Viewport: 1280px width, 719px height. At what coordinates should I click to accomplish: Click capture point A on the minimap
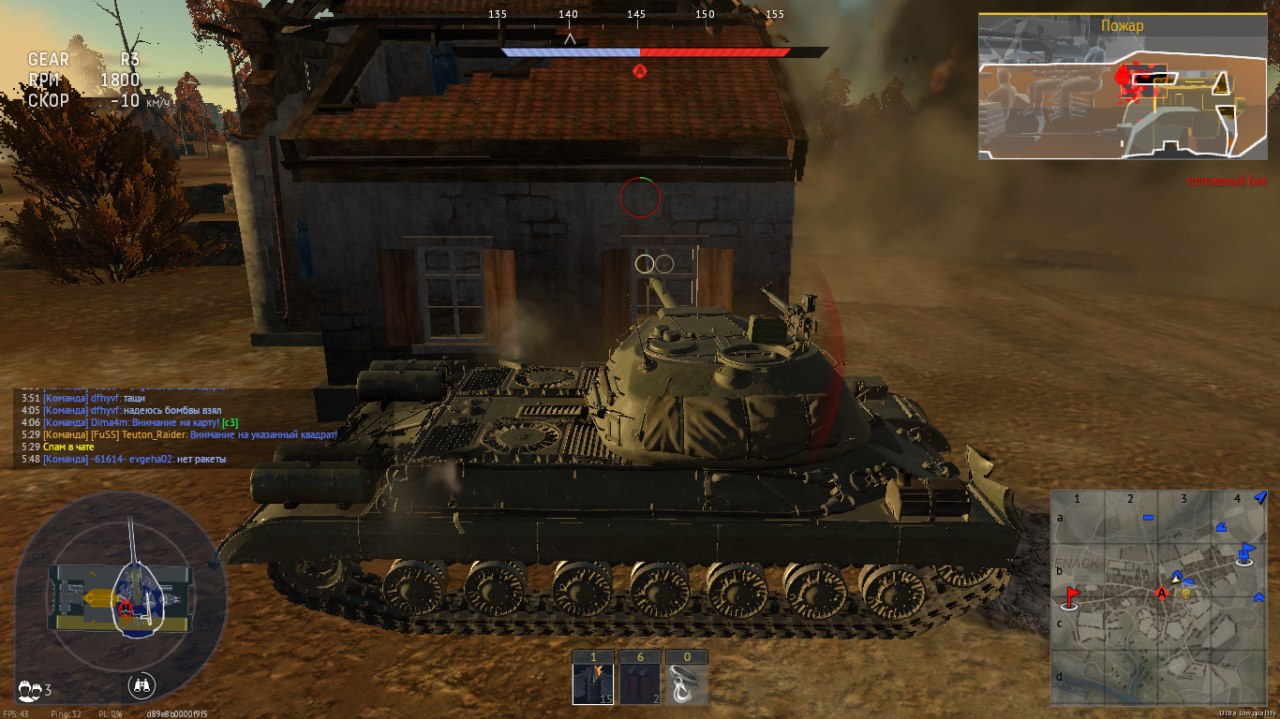1162,594
